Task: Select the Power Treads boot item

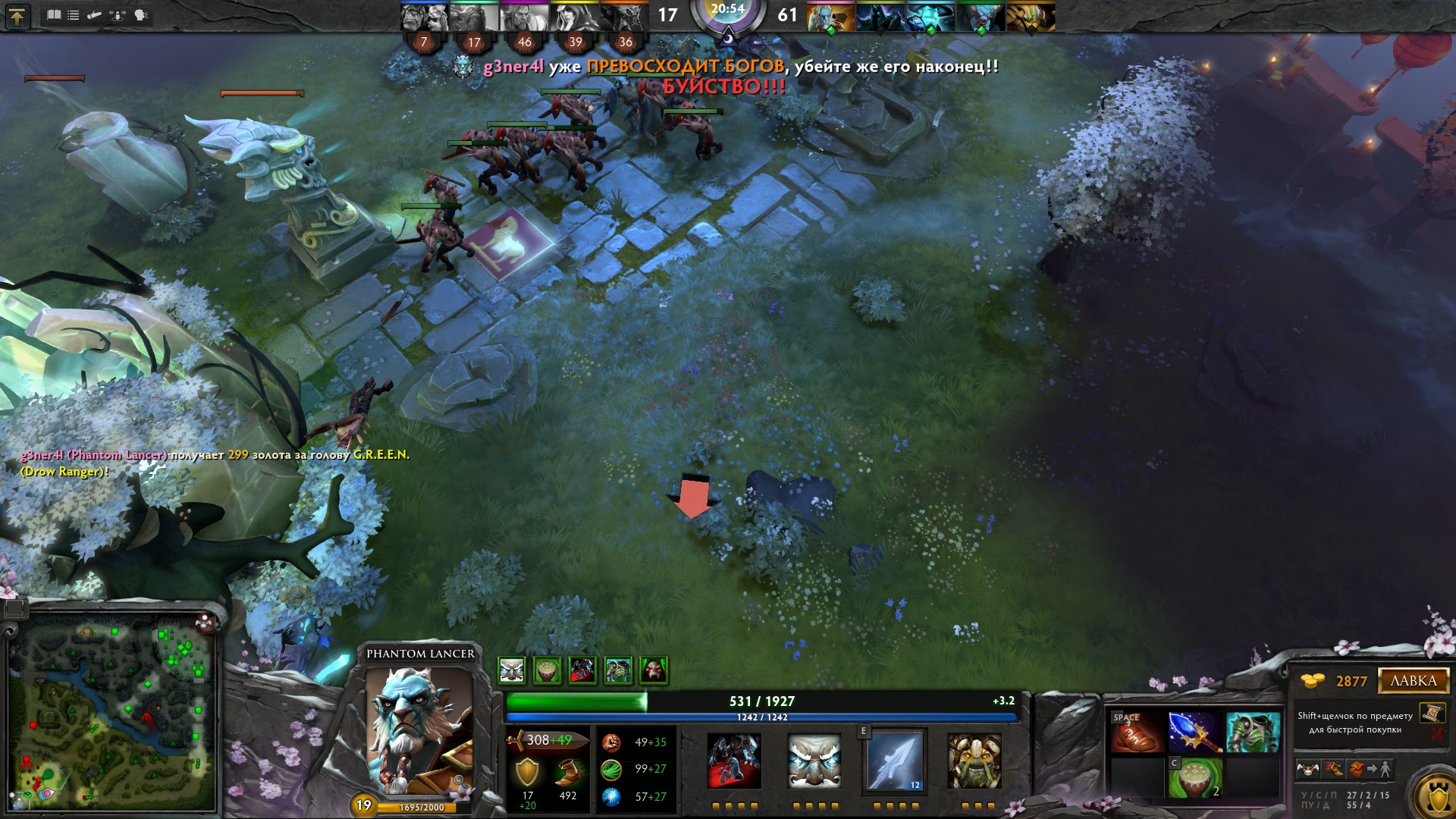Action: point(1137,733)
